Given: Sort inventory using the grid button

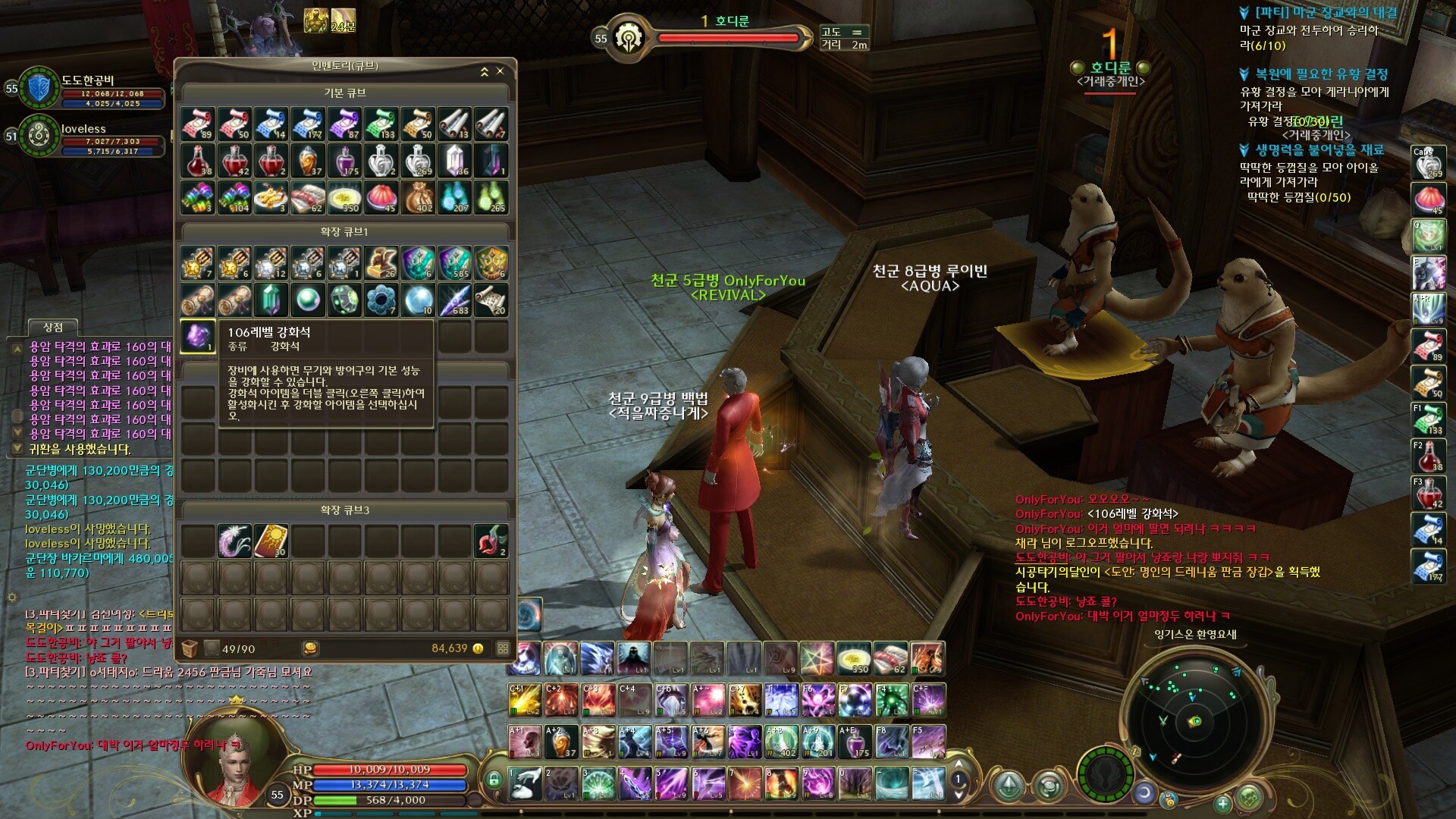Looking at the screenshot, I should tap(503, 648).
